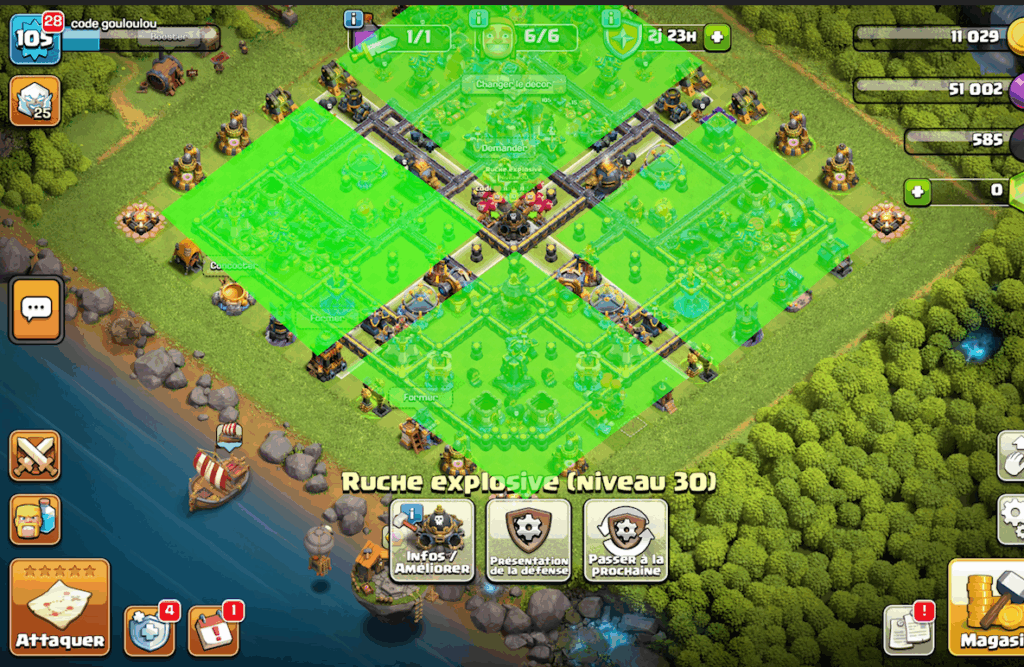Click Infos / Améliorer for the Ruche explosive

(x=432, y=540)
